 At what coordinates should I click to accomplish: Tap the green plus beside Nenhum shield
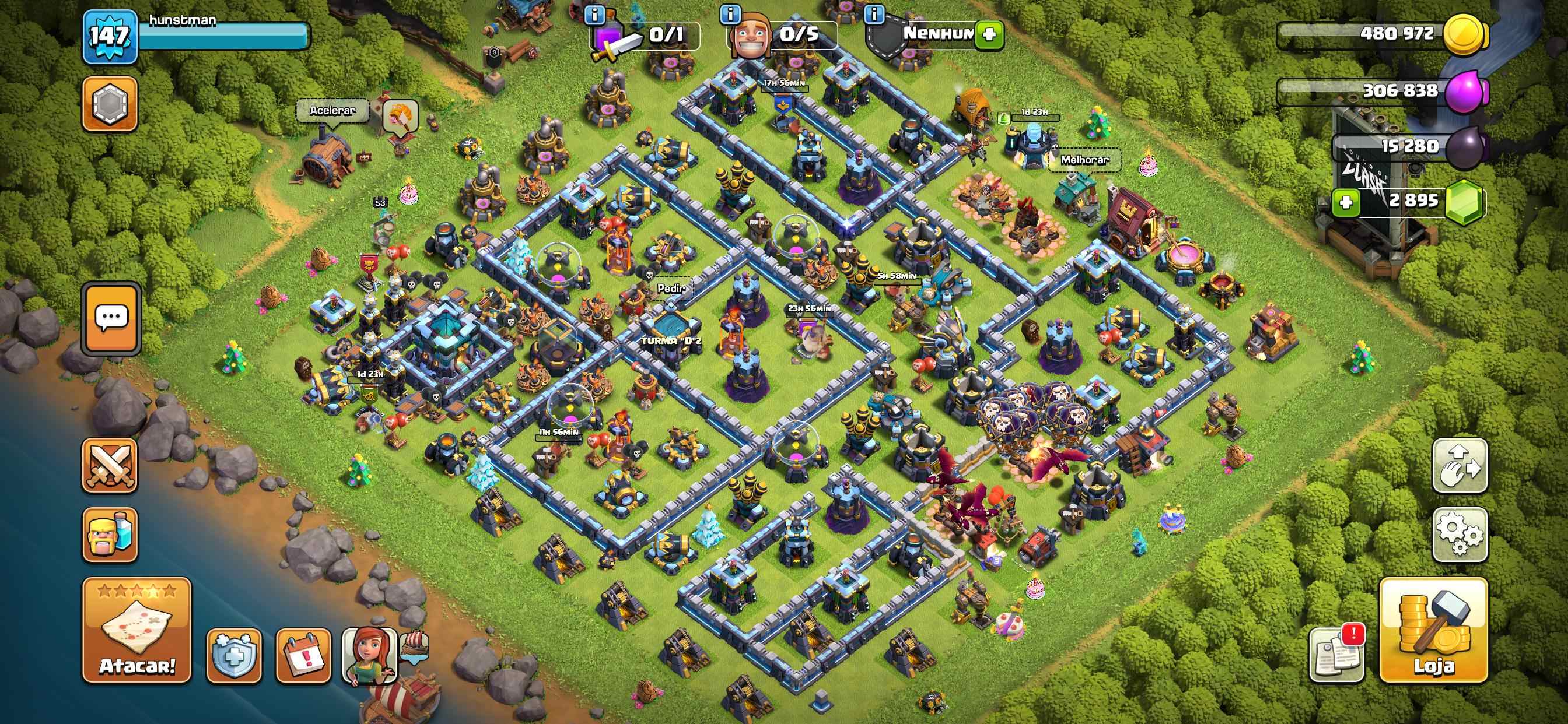(989, 37)
